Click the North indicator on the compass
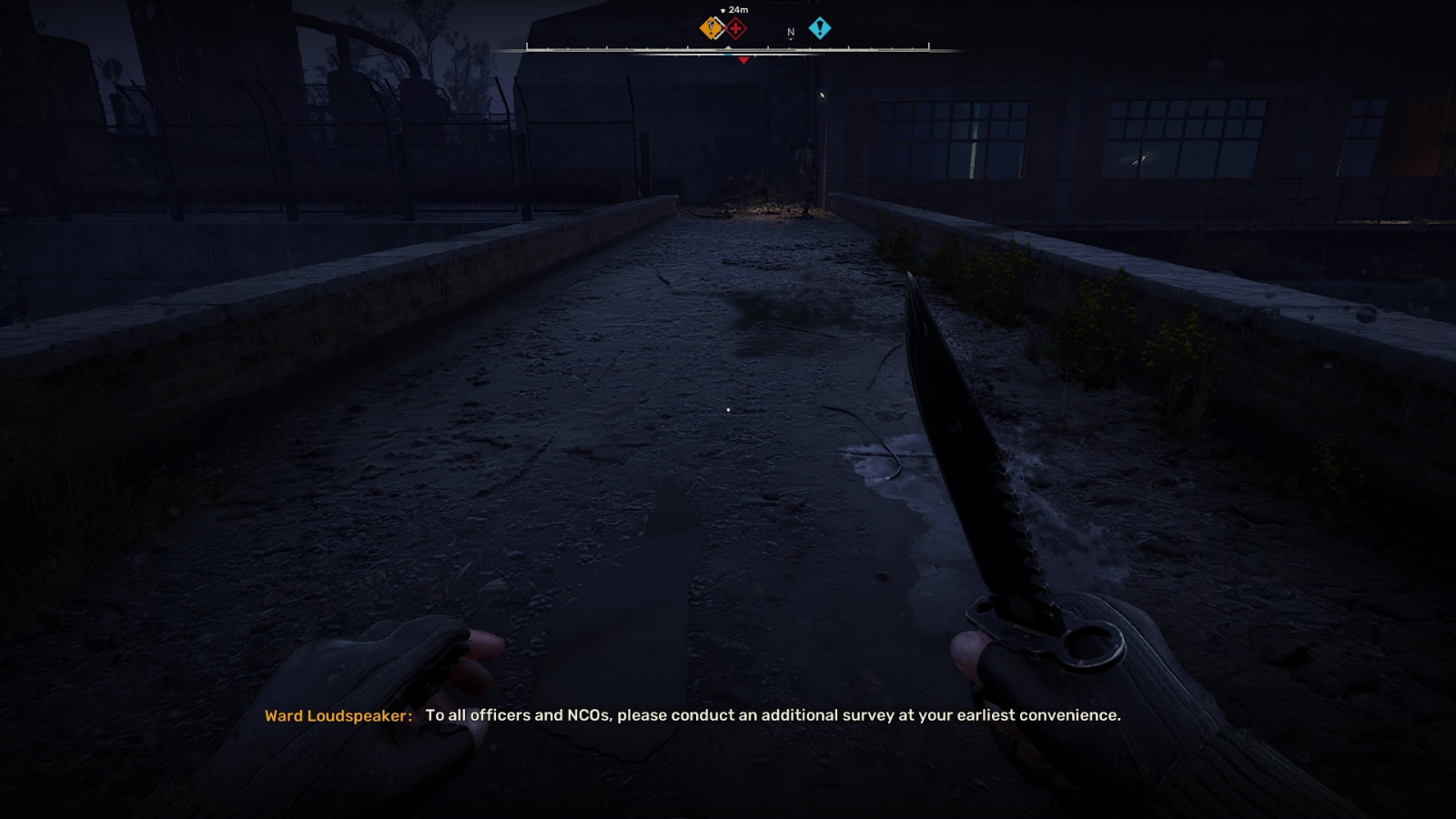Image resolution: width=1456 pixels, height=819 pixels. click(790, 32)
